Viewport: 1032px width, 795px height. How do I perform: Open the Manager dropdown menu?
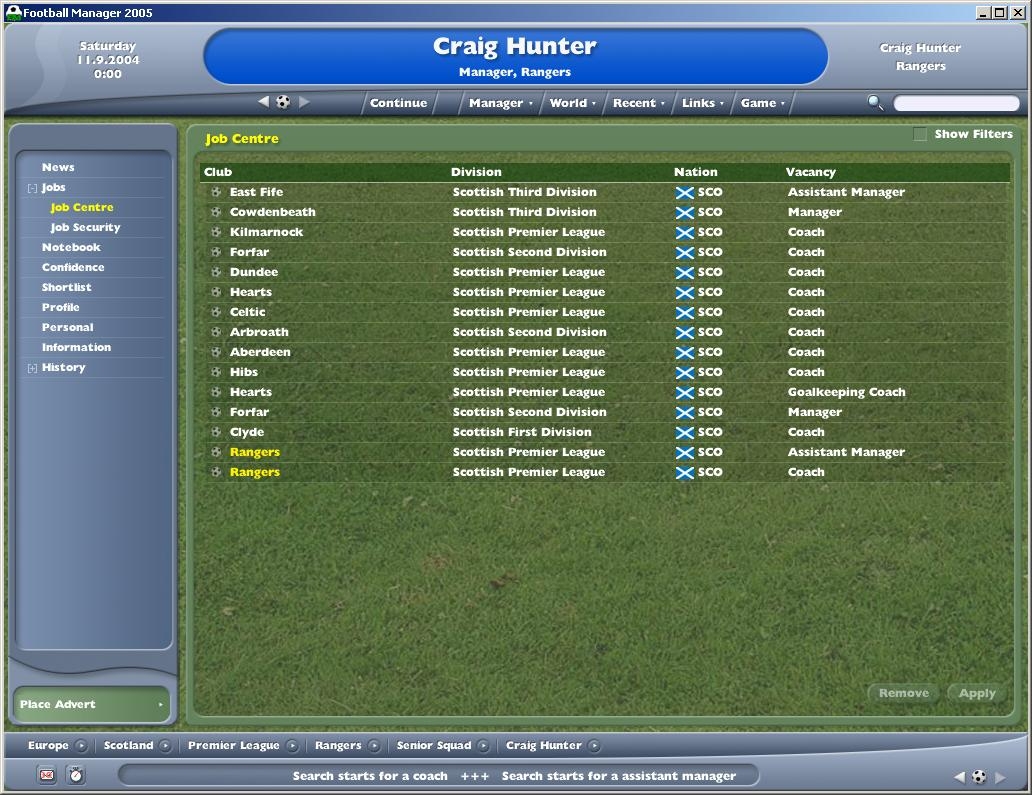500,103
